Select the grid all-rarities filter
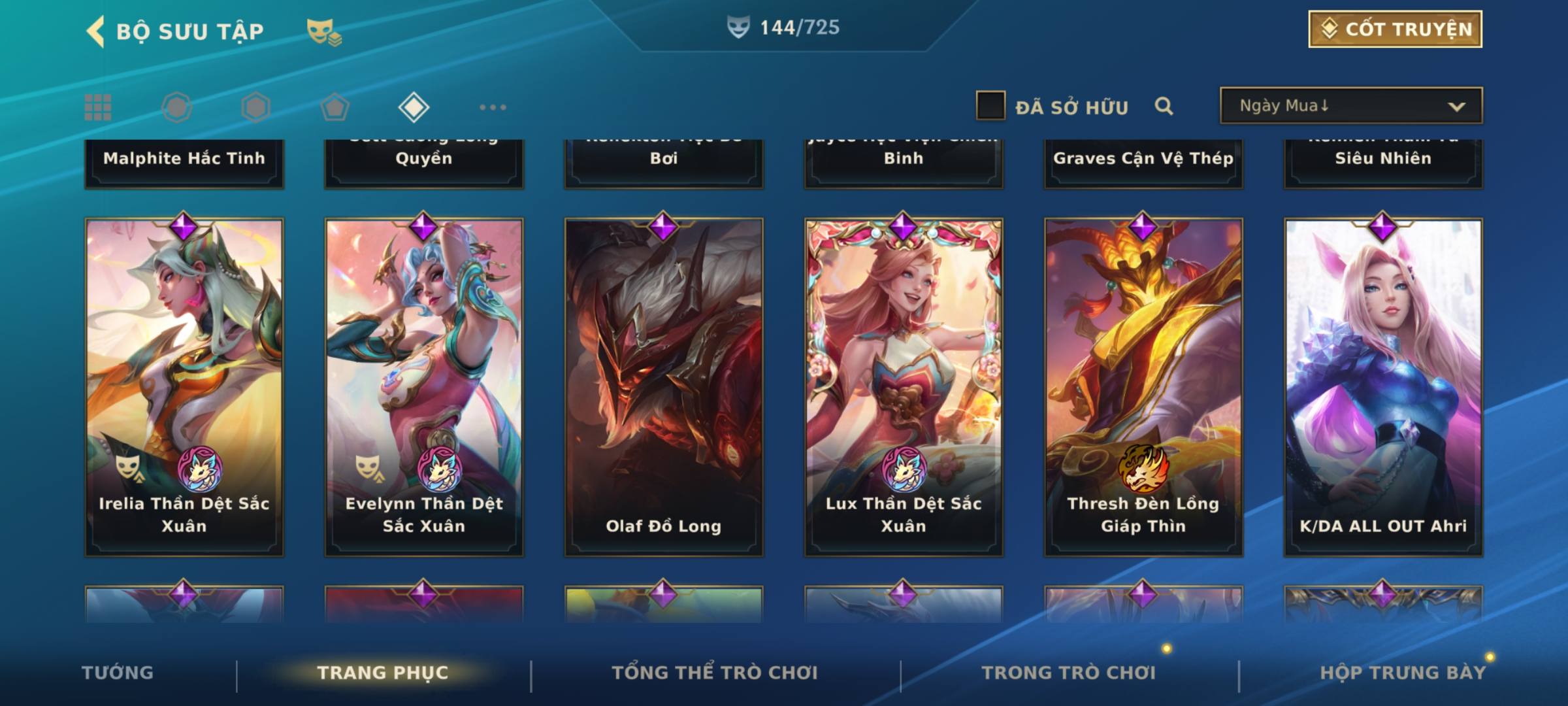The height and width of the screenshot is (706, 1568). tap(98, 107)
